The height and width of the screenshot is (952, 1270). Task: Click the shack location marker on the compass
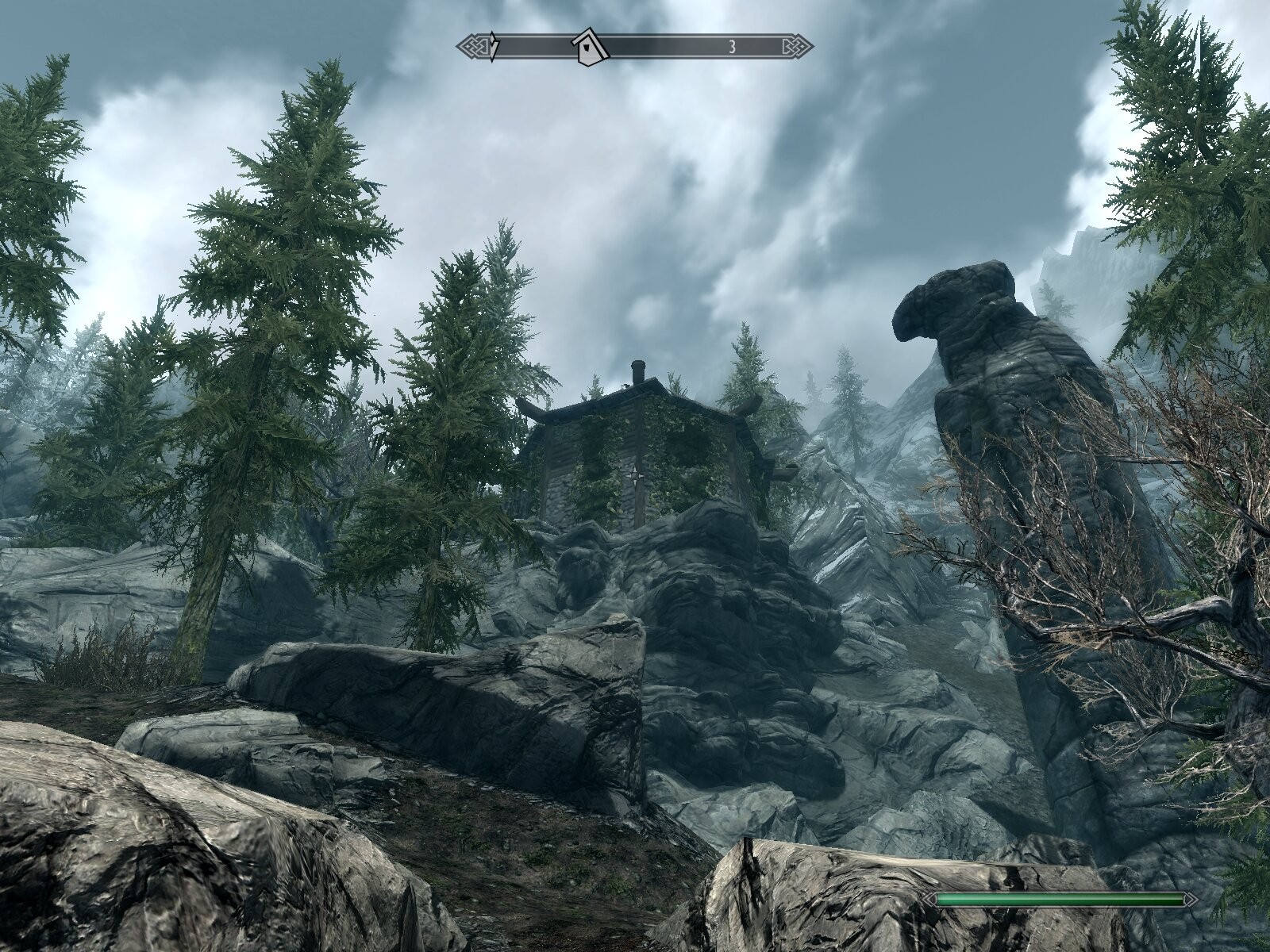click(x=591, y=47)
